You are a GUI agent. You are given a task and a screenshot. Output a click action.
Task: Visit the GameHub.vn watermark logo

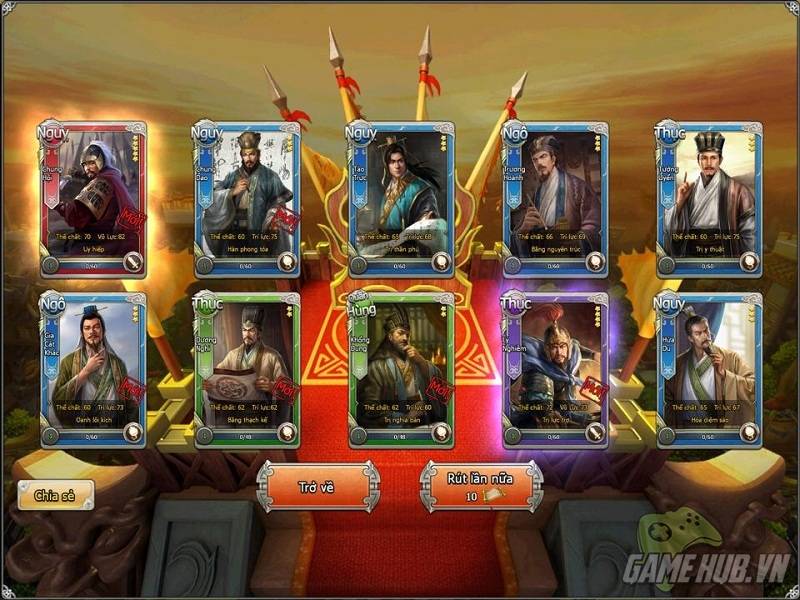pos(704,566)
